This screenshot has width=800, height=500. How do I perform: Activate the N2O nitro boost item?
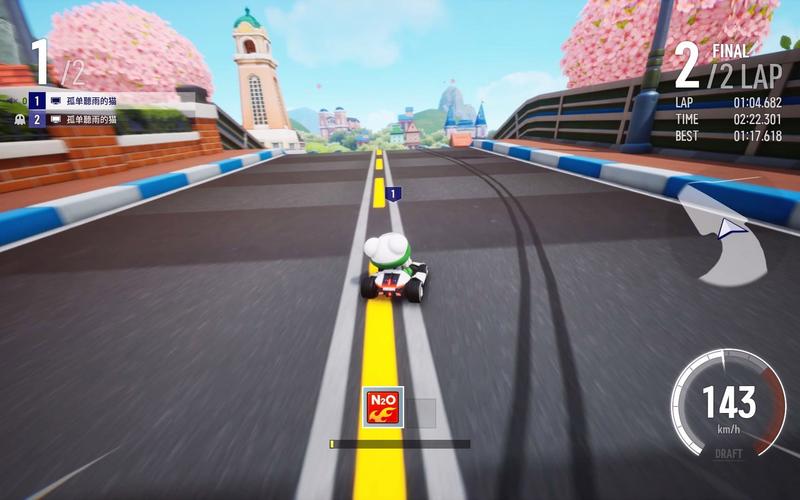[x=383, y=407]
